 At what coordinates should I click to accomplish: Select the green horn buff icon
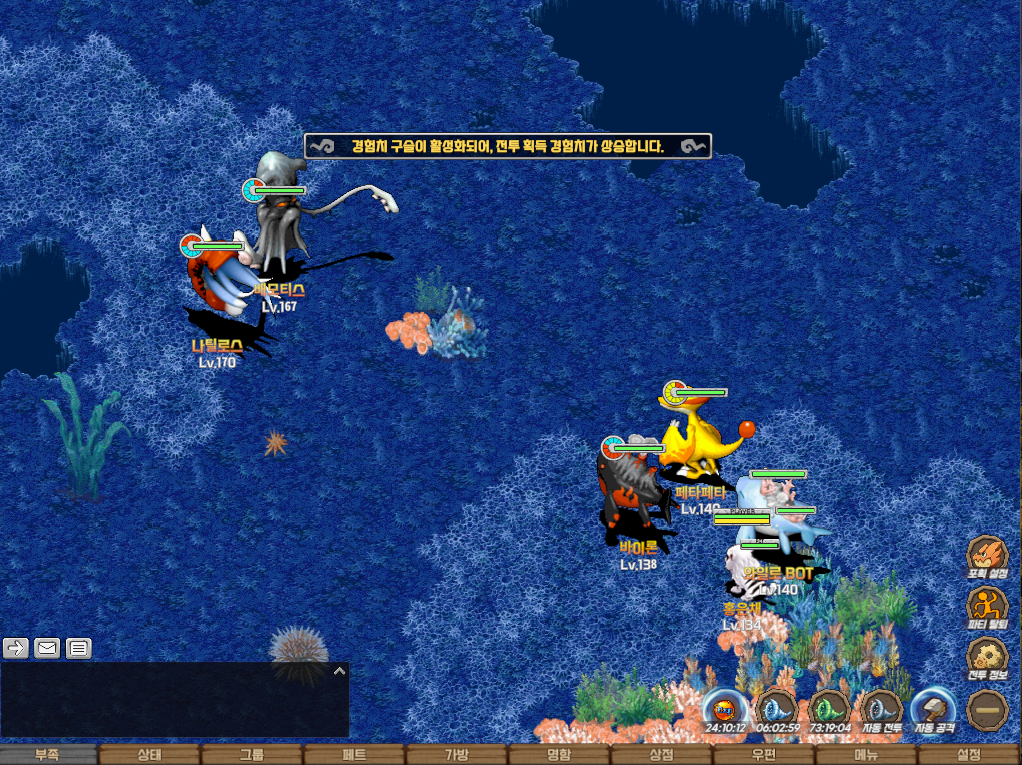(828, 708)
